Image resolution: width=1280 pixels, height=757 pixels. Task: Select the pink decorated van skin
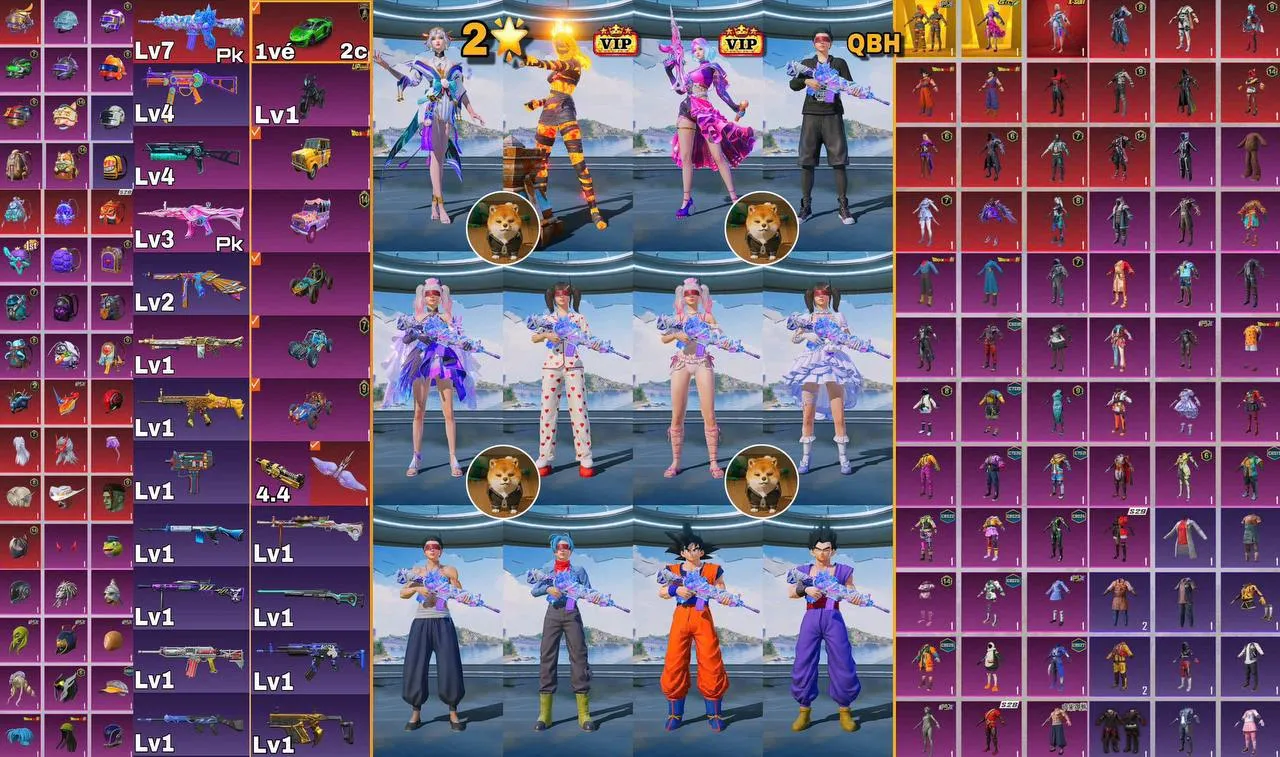coord(309,221)
